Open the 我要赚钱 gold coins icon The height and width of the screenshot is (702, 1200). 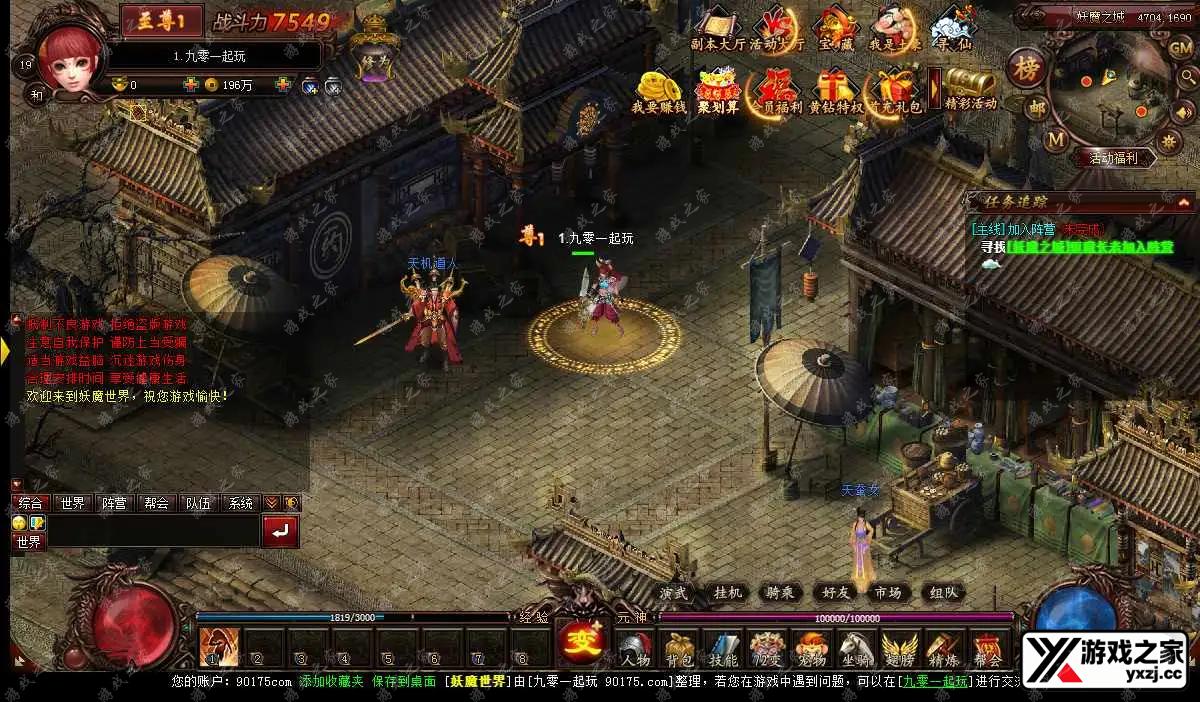coord(659,90)
